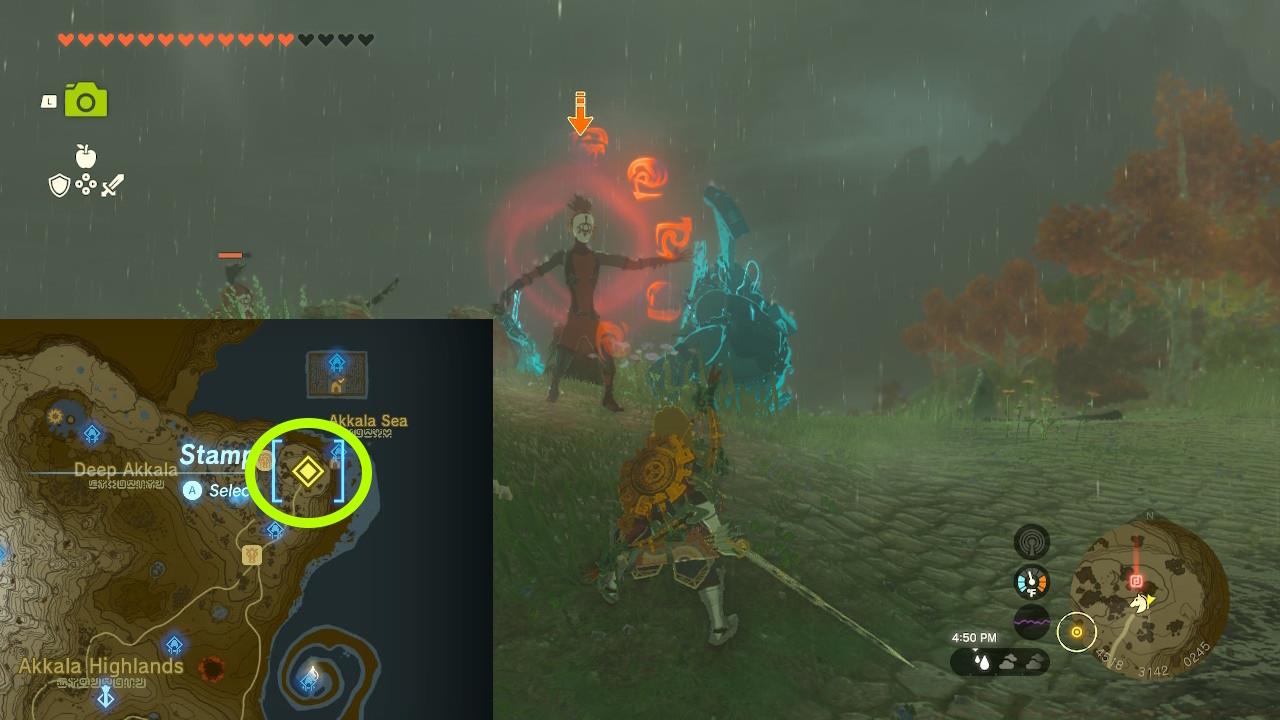The width and height of the screenshot is (1280, 720).
Task: Click the 4:50 PM time display
Action: click(975, 637)
